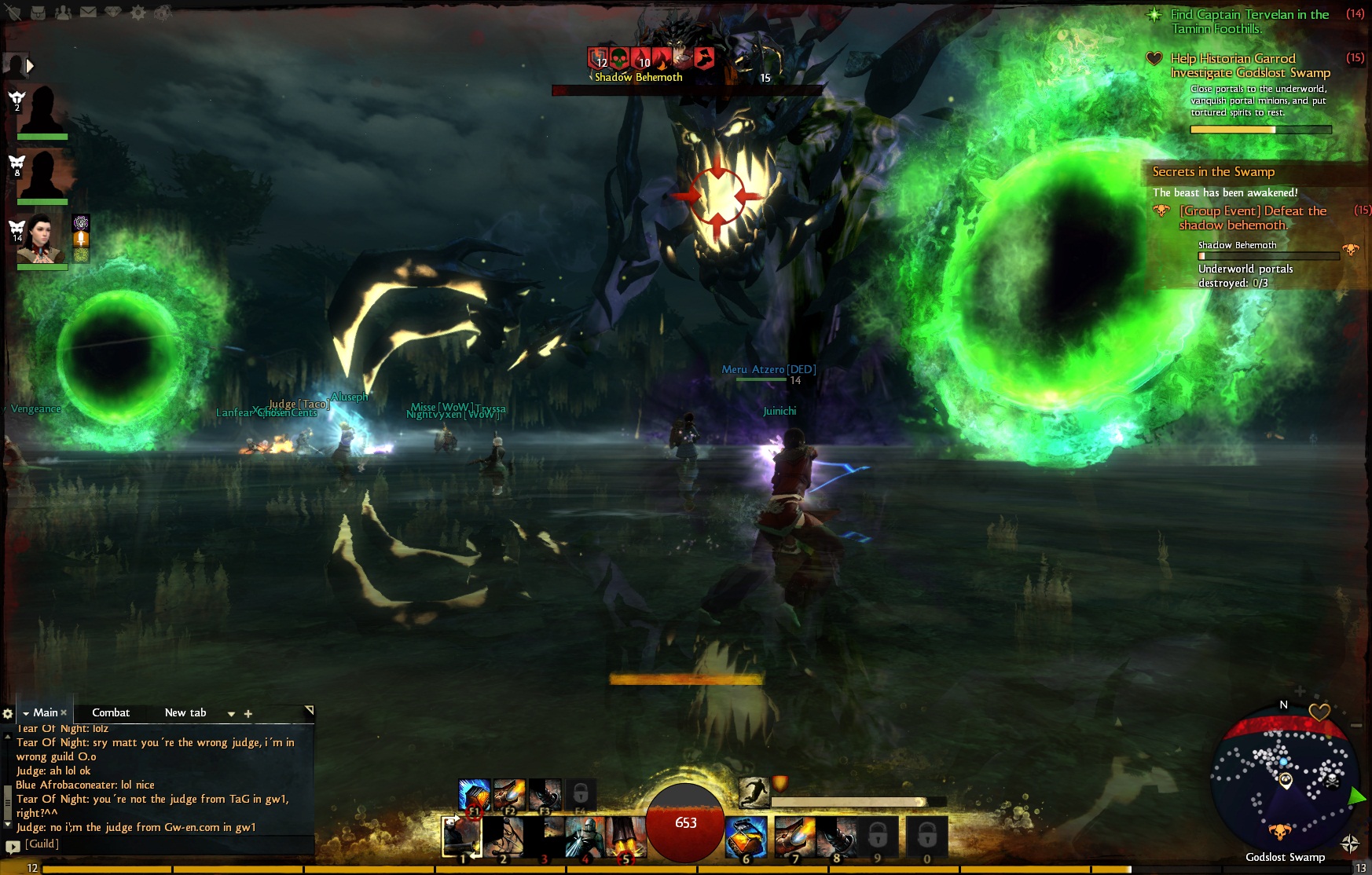This screenshot has height=875, width=1372.
Task: Select the Defeat the shadow behemoth group event
Action: tap(1253, 218)
